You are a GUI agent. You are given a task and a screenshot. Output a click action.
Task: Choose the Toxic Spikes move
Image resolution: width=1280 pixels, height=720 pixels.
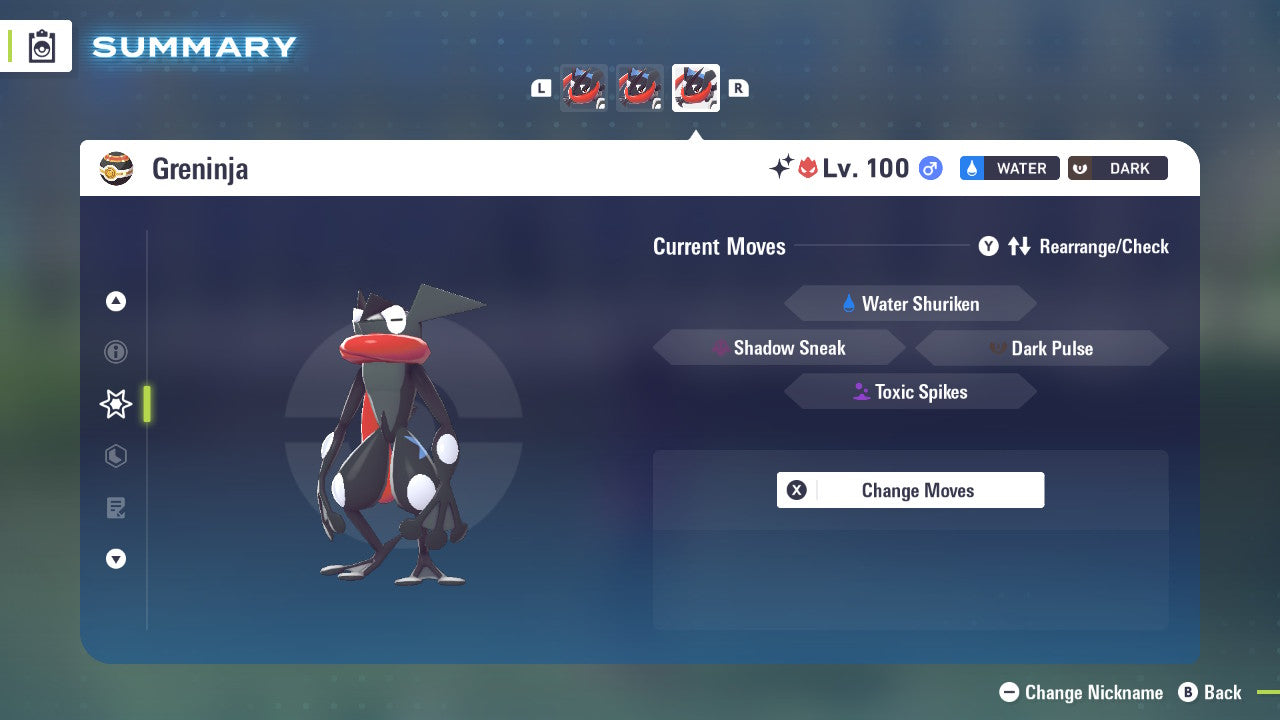(910, 391)
